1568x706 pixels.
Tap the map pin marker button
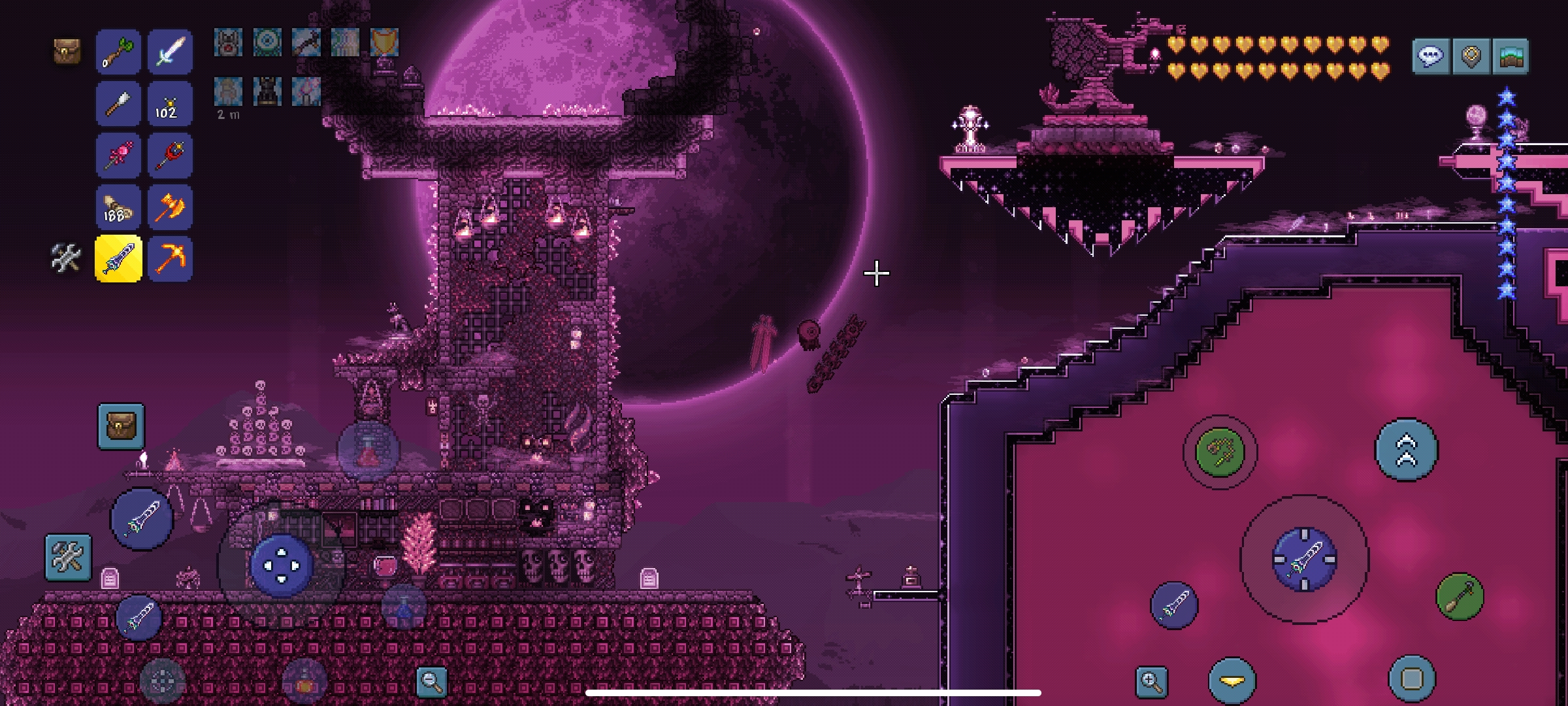click(x=1471, y=56)
